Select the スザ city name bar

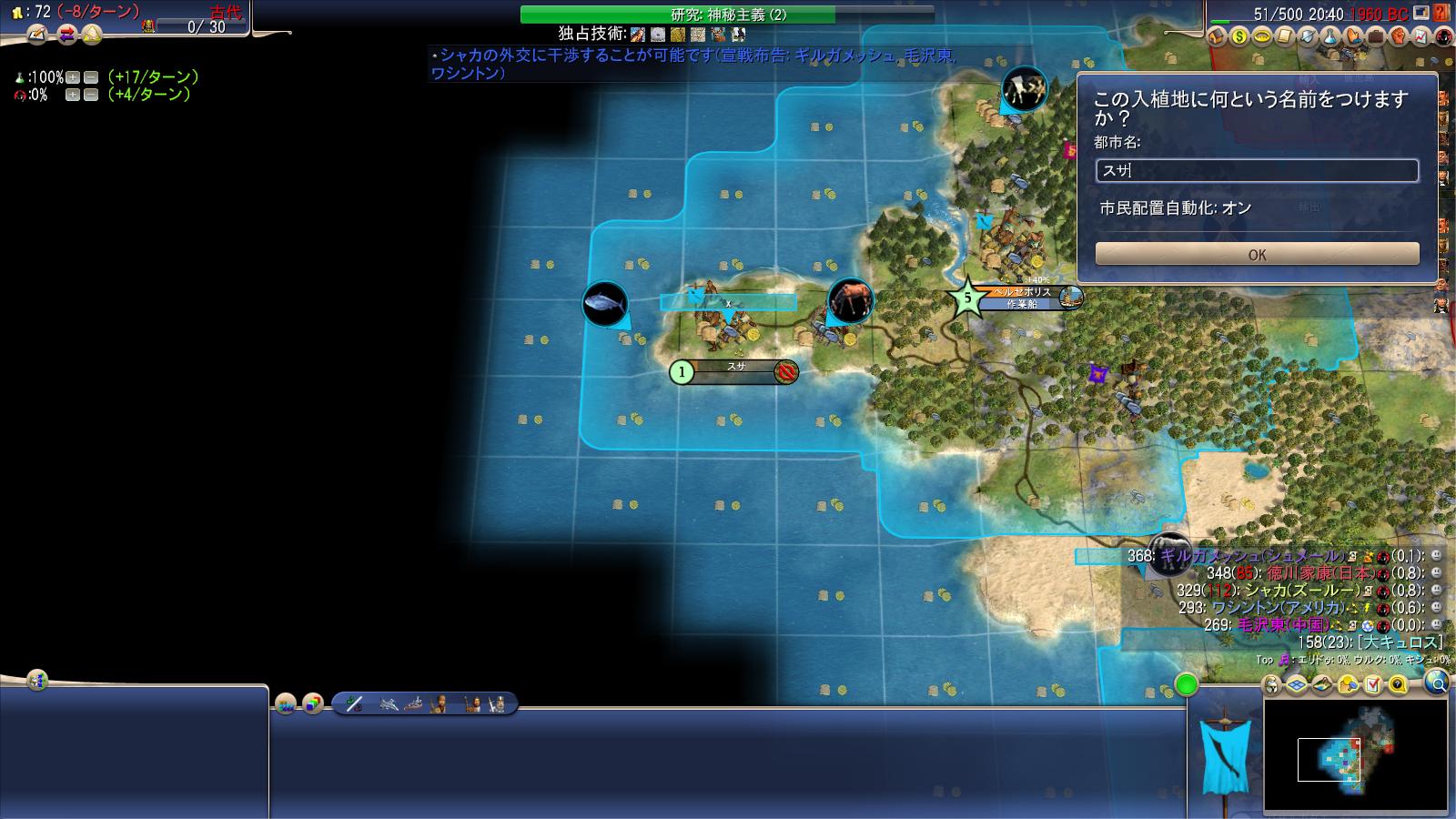[x=736, y=371]
